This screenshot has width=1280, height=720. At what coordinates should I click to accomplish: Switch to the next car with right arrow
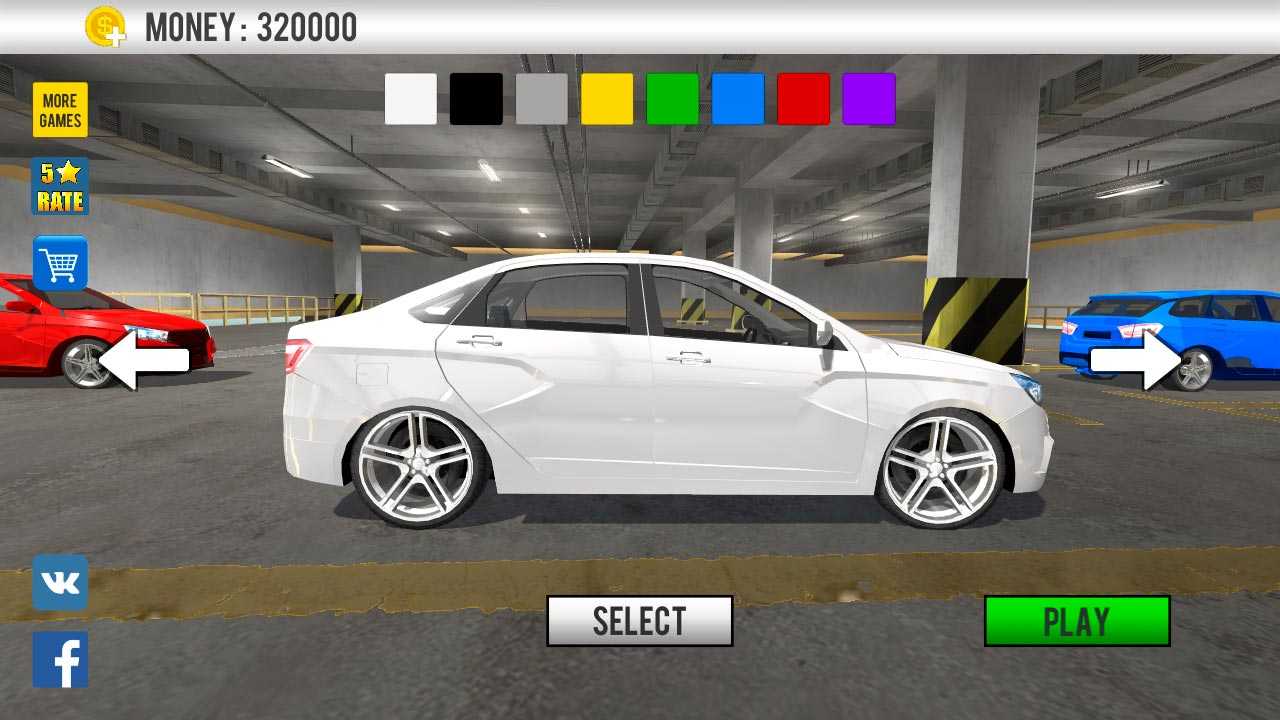point(1136,361)
